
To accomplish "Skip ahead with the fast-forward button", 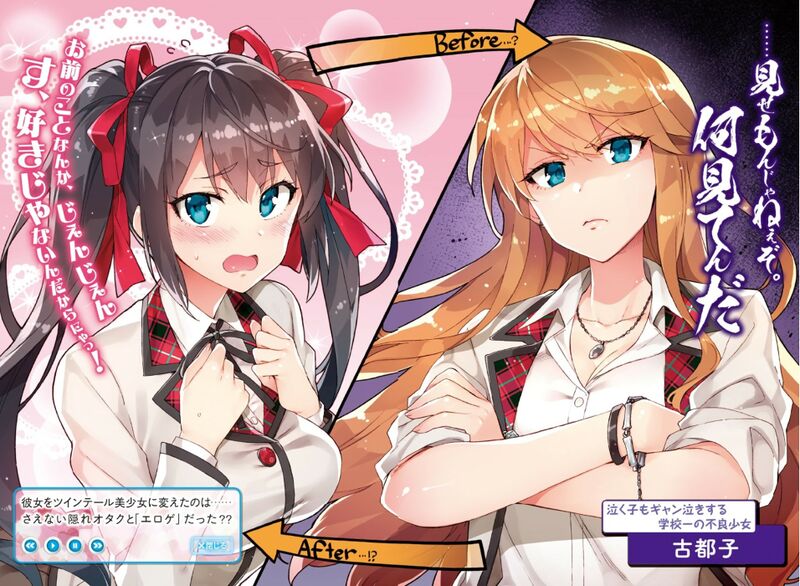I will [x=97, y=545].
